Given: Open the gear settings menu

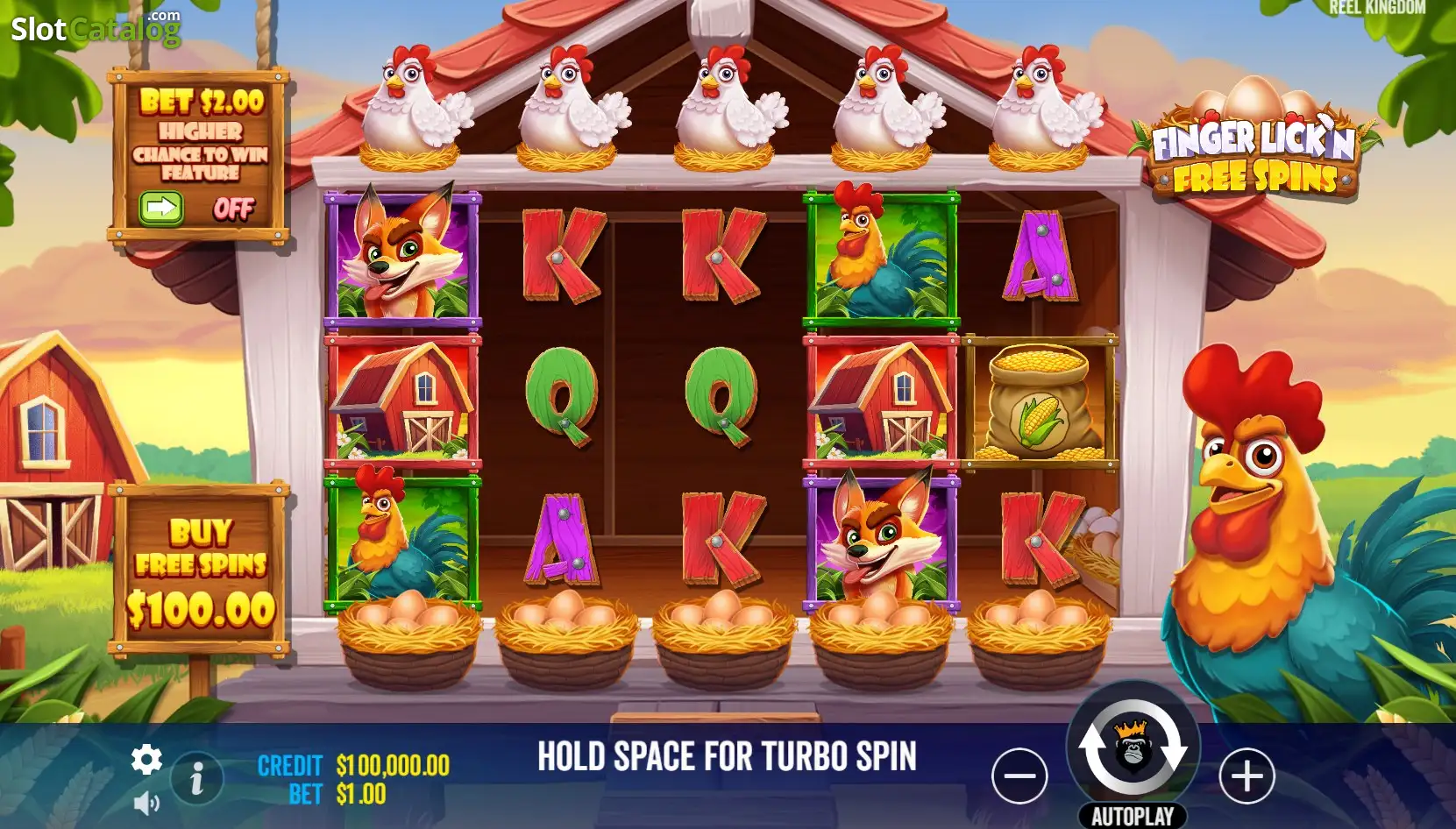Looking at the screenshot, I should 146,759.
